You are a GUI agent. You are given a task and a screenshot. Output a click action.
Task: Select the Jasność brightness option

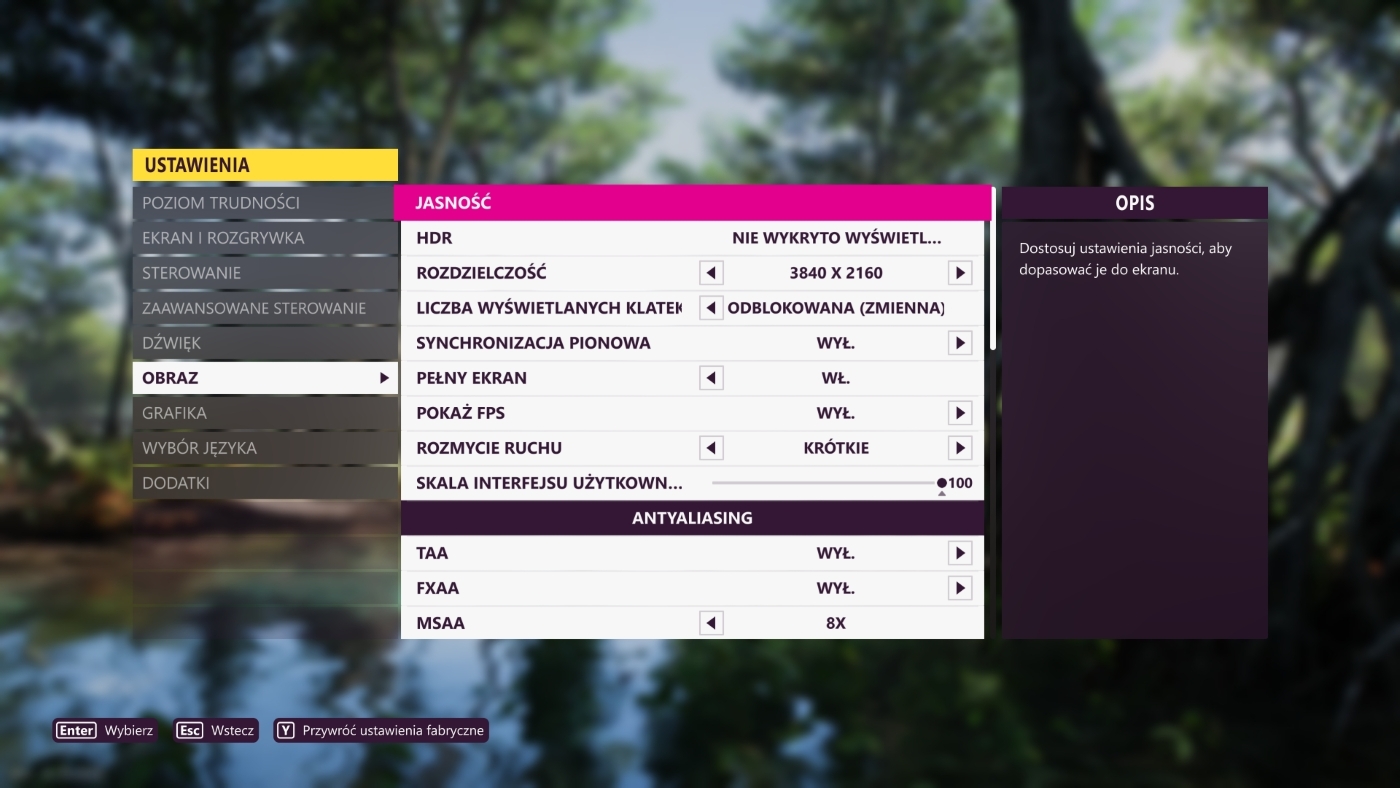[692, 203]
